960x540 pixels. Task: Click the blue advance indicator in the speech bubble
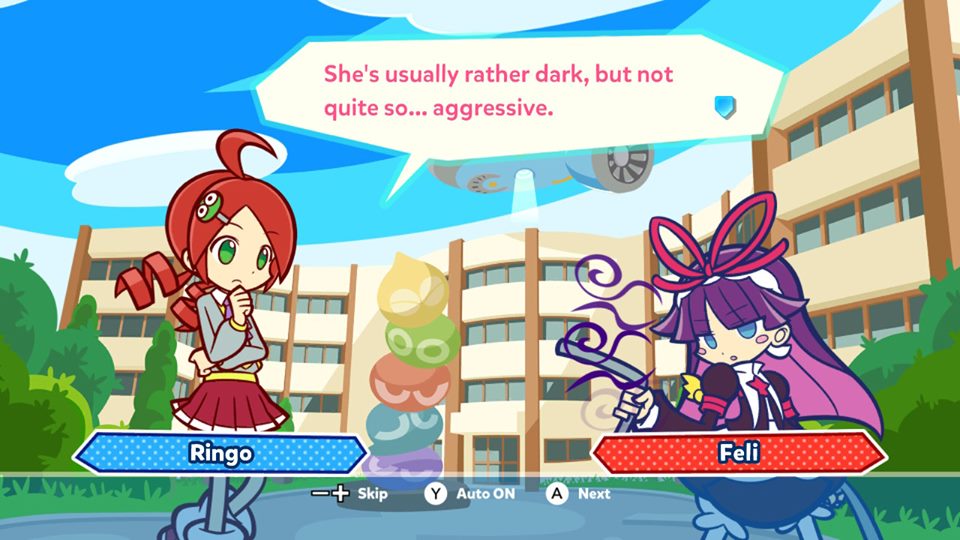coord(725,106)
